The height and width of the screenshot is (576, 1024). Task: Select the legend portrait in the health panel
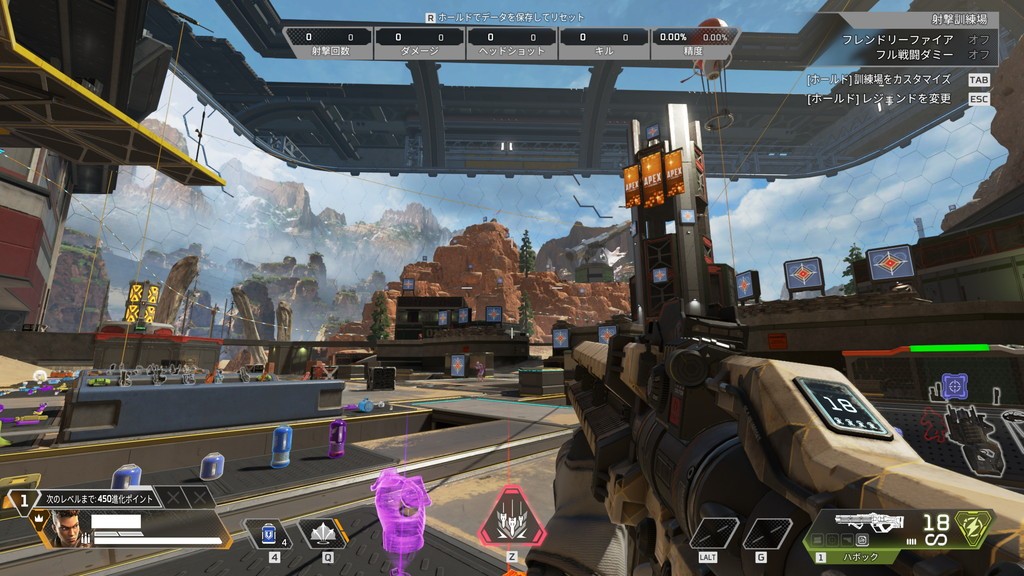65,528
